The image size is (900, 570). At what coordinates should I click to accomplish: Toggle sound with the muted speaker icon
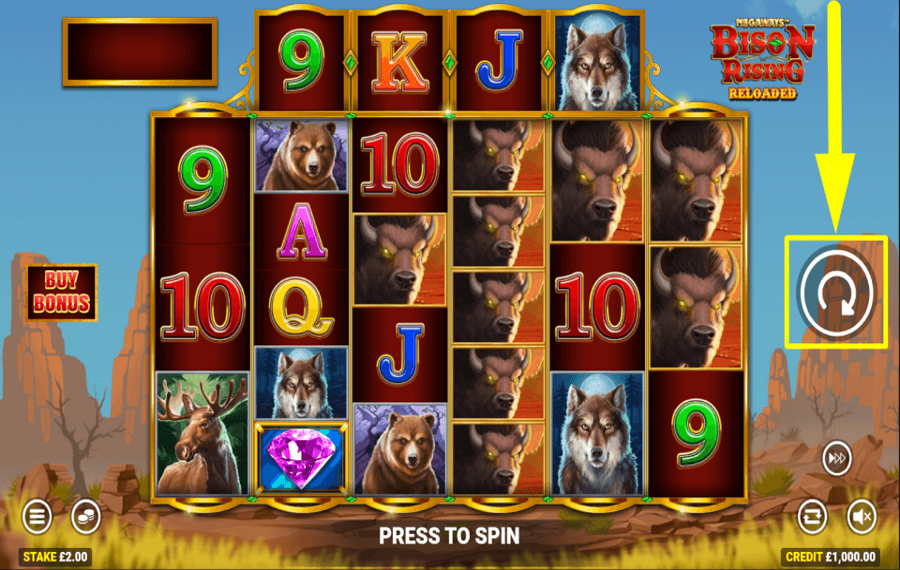pyautogui.click(x=861, y=516)
